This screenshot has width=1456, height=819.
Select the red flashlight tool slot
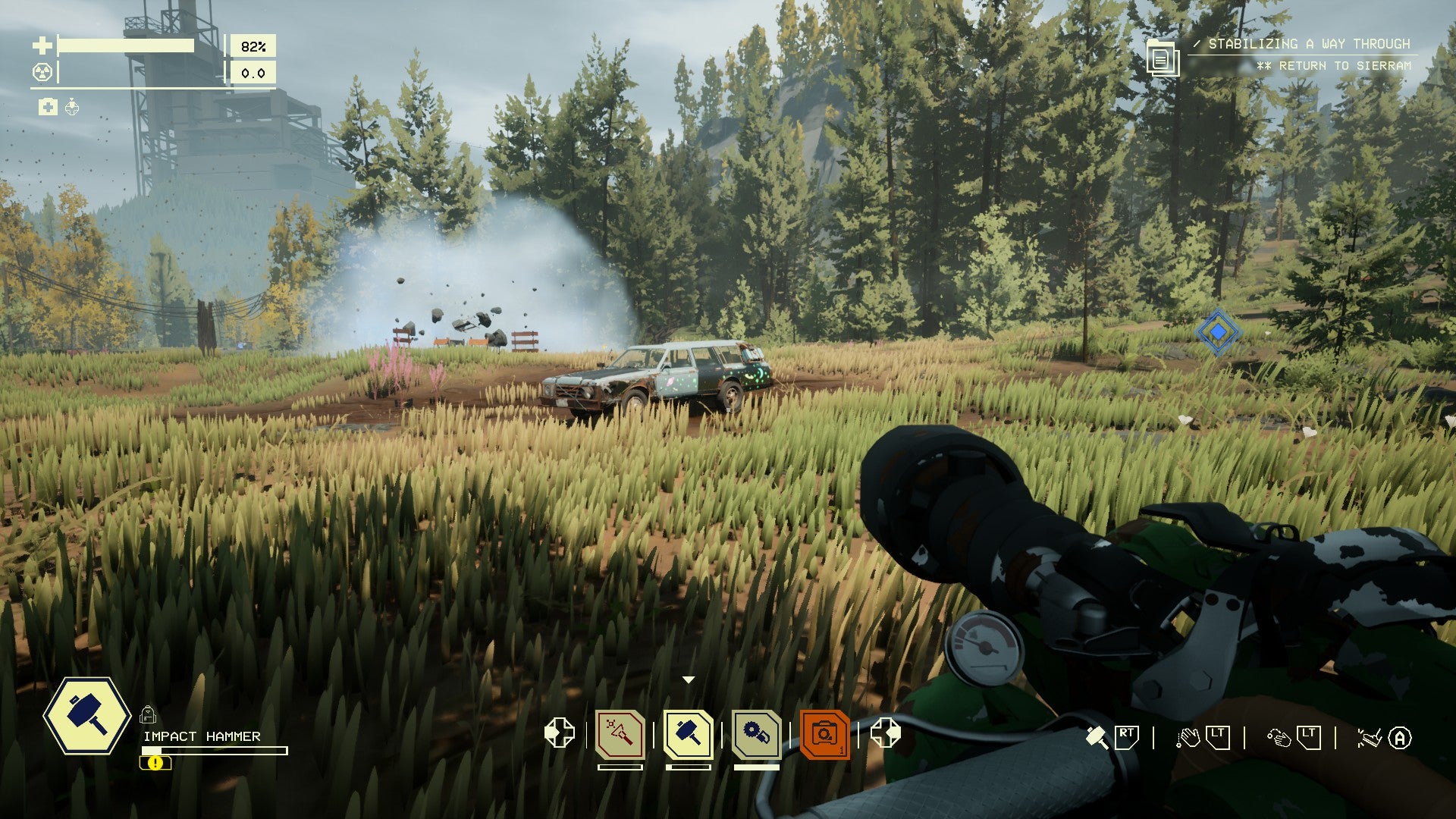click(620, 734)
